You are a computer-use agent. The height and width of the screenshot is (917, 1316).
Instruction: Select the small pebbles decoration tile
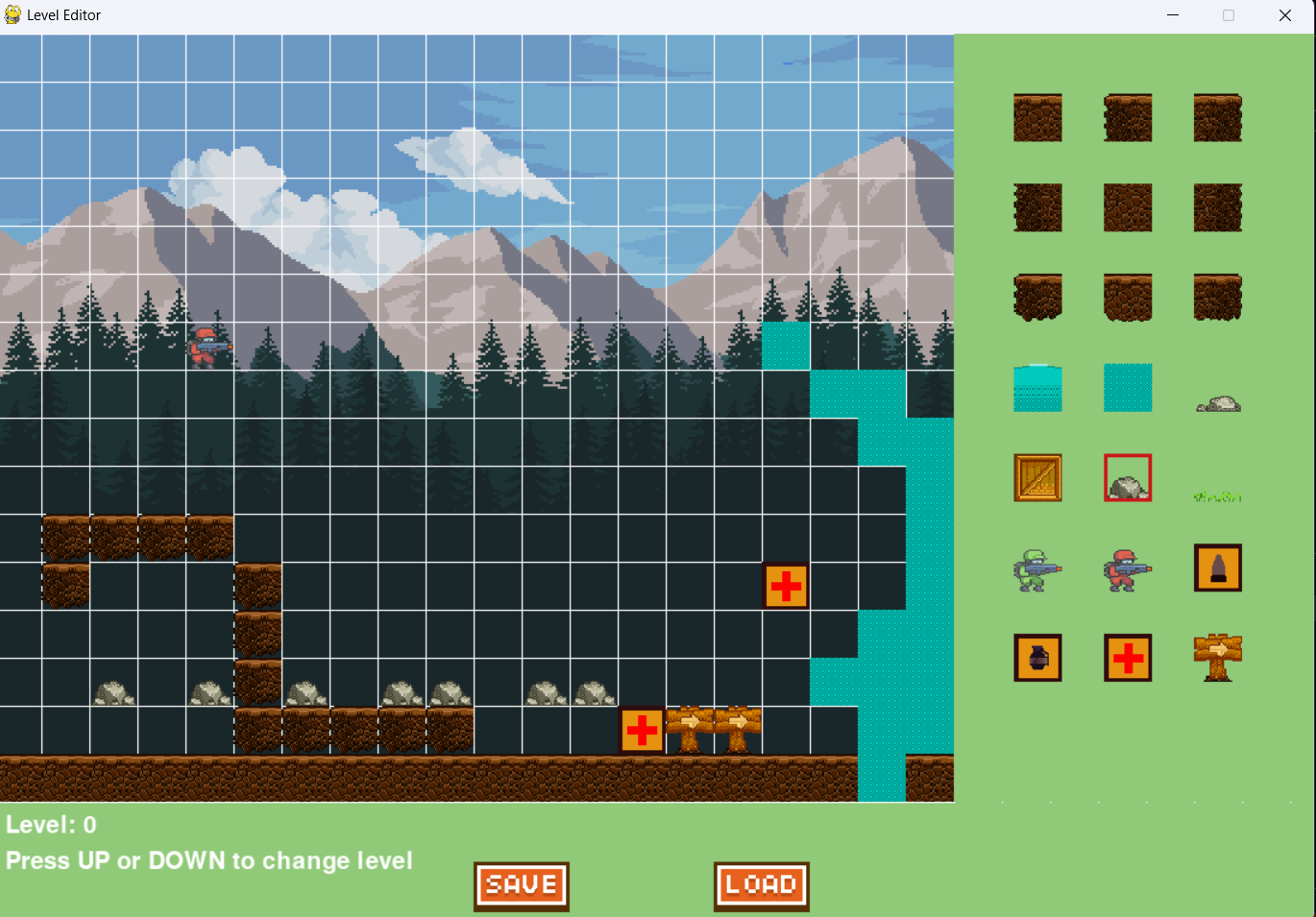click(1218, 403)
